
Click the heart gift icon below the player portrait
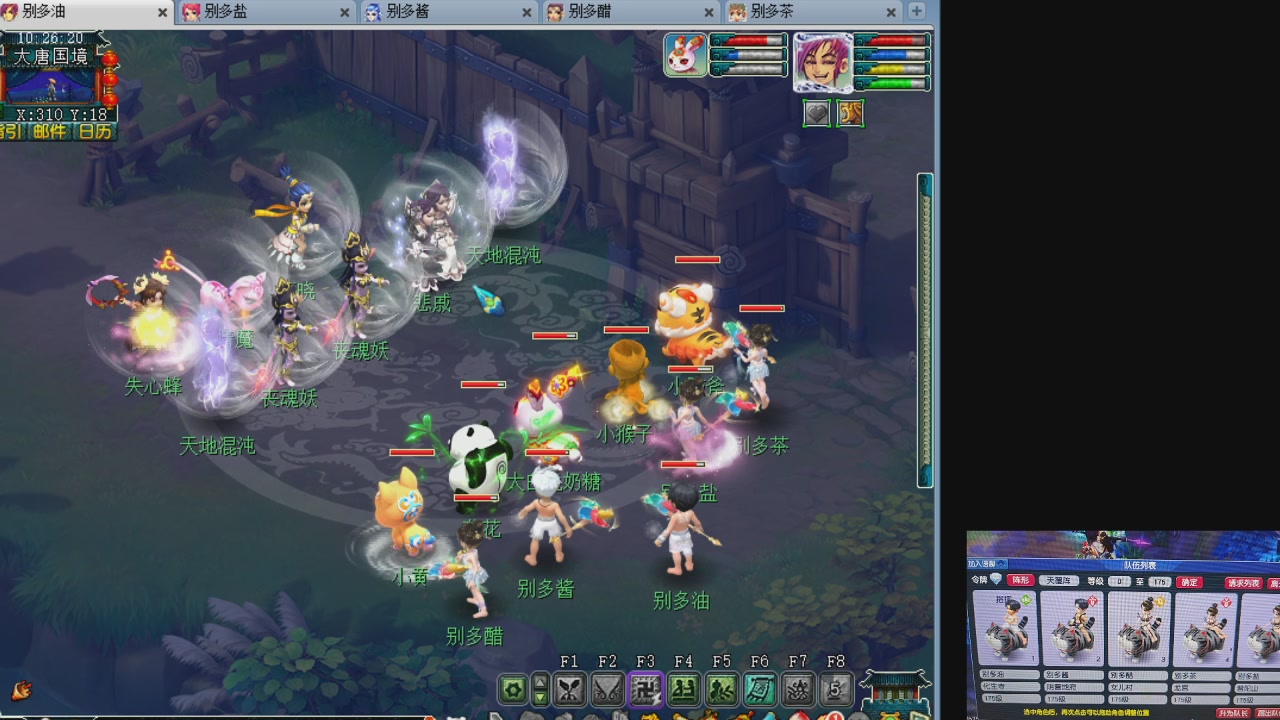816,113
